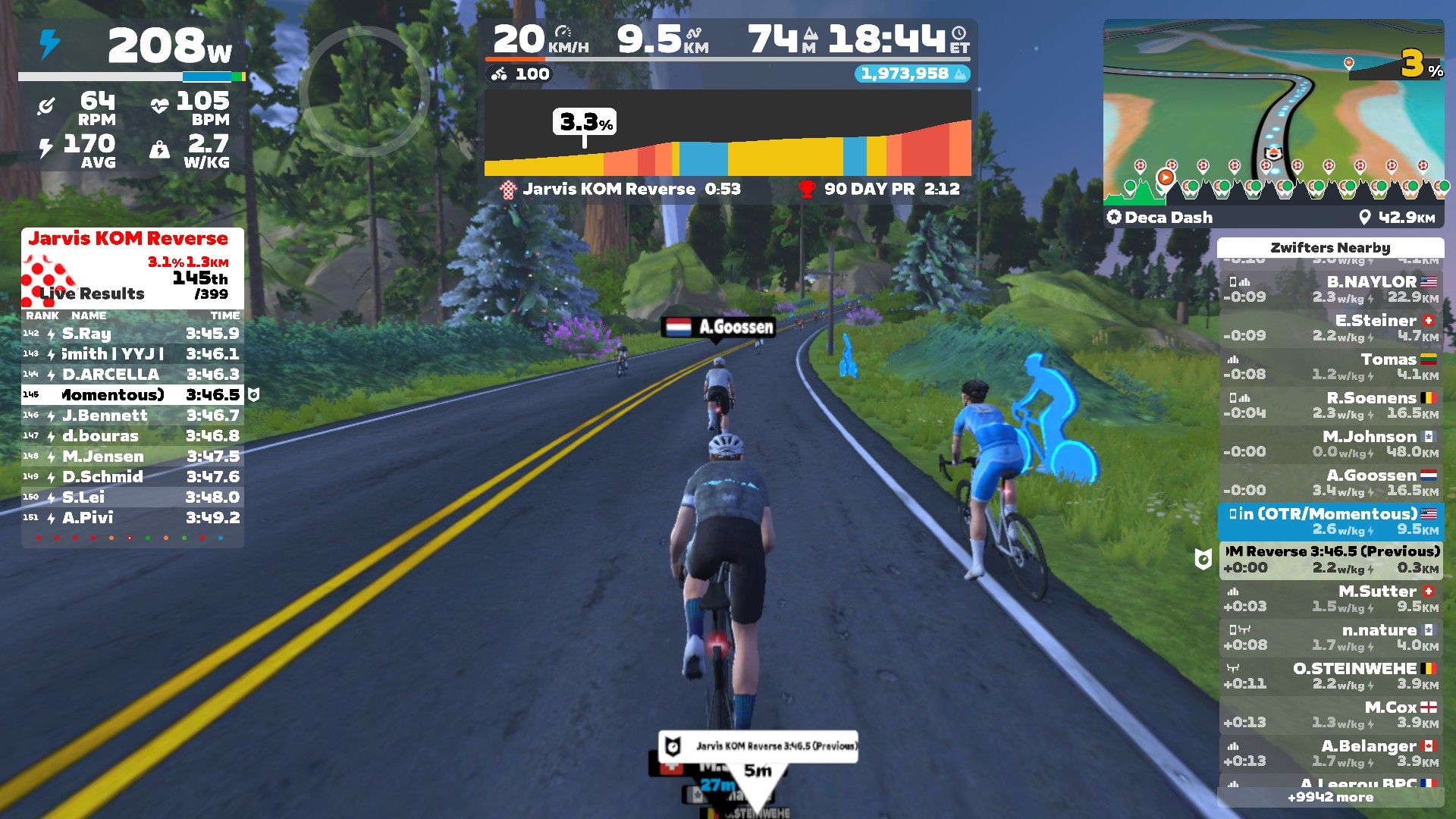The image size is (1456, 819).
Task: Click the route elevation profile graph
Action: 727,144
